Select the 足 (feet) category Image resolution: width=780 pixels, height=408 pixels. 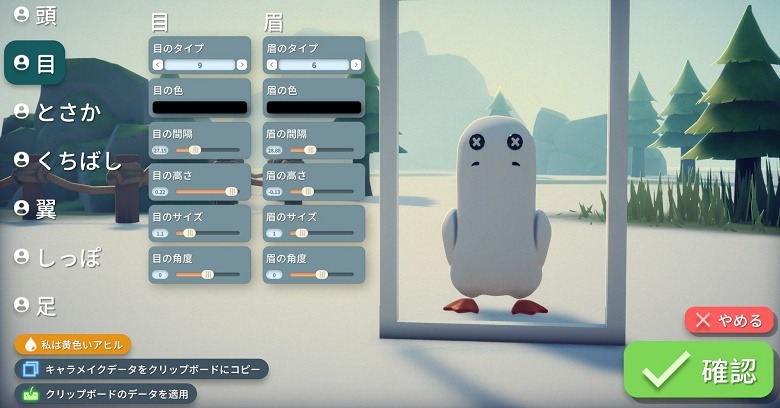tap(36, 304)
